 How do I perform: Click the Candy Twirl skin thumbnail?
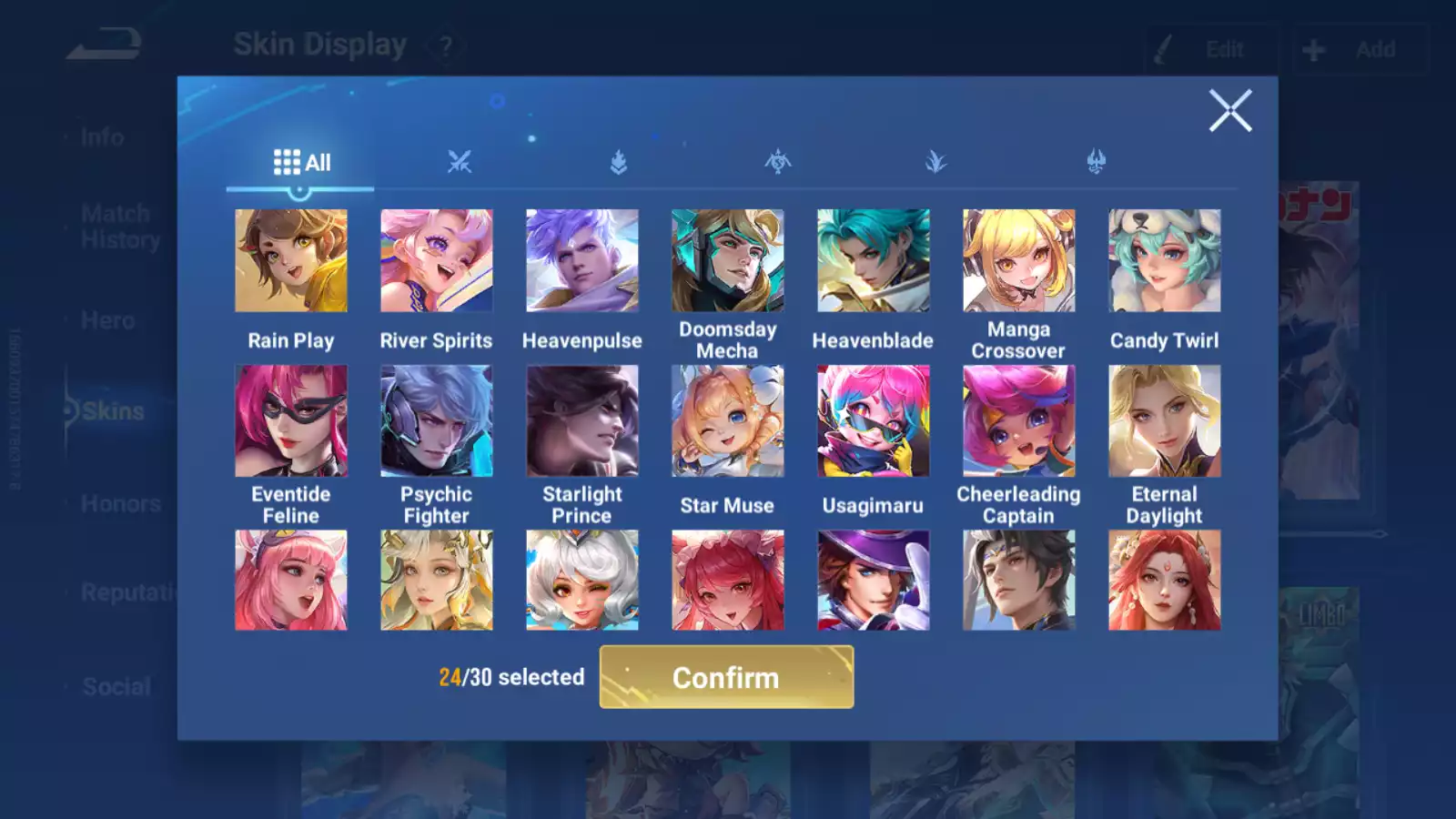(x=1165, y=258)
